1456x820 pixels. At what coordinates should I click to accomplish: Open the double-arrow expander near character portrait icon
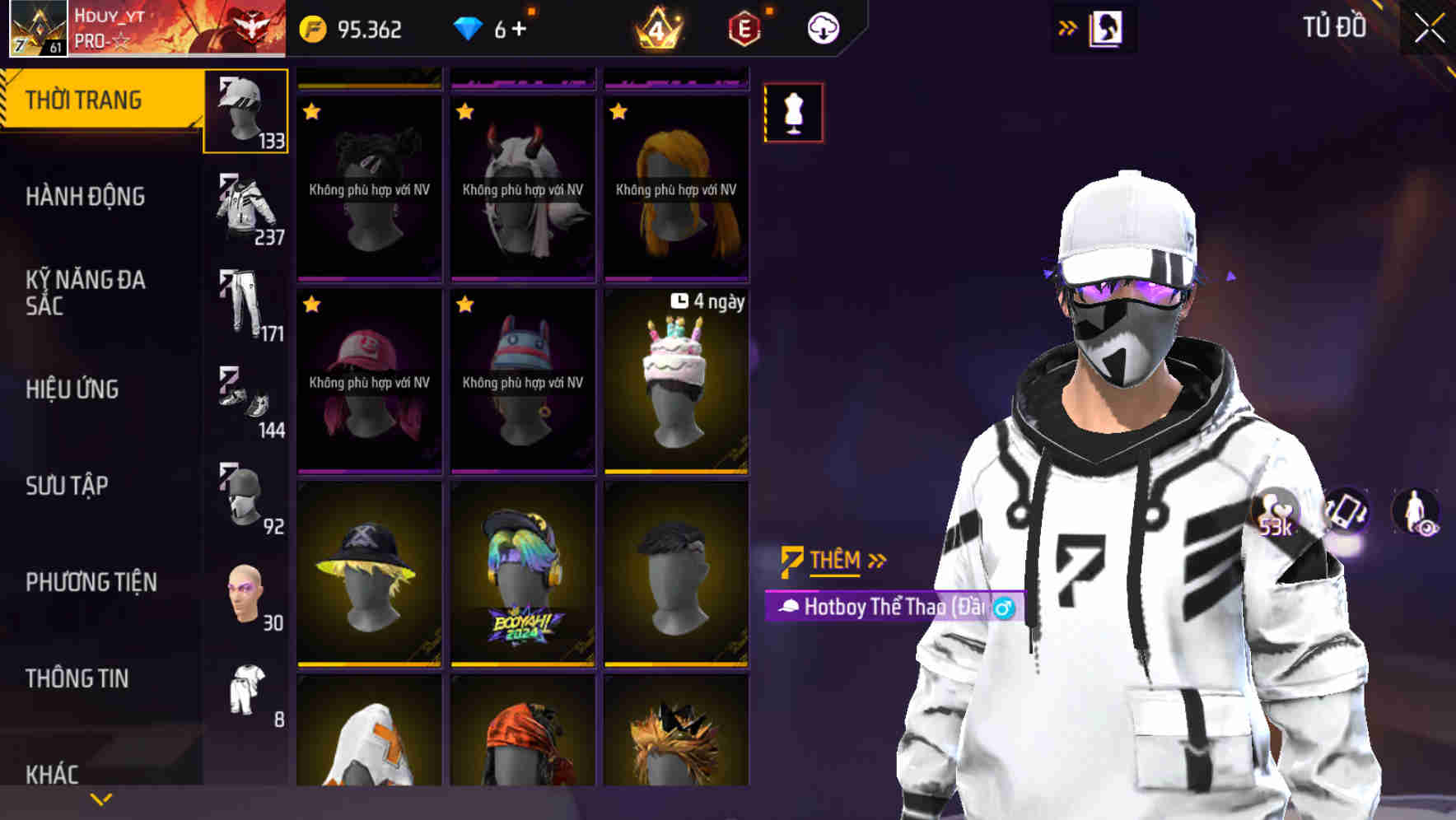tap(1068, 26)
